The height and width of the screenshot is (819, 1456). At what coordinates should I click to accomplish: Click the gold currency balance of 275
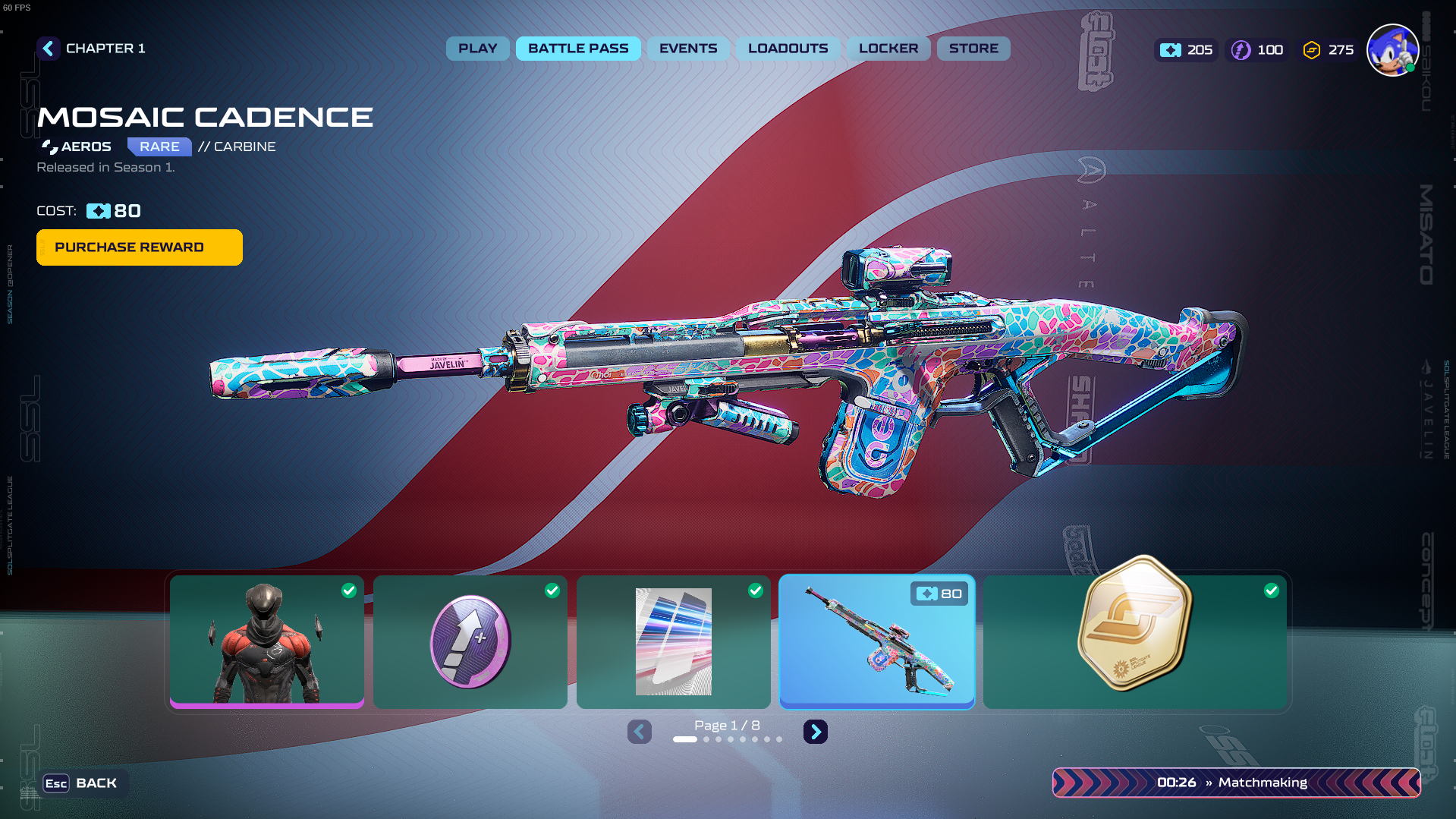(x=1329, y=50)
